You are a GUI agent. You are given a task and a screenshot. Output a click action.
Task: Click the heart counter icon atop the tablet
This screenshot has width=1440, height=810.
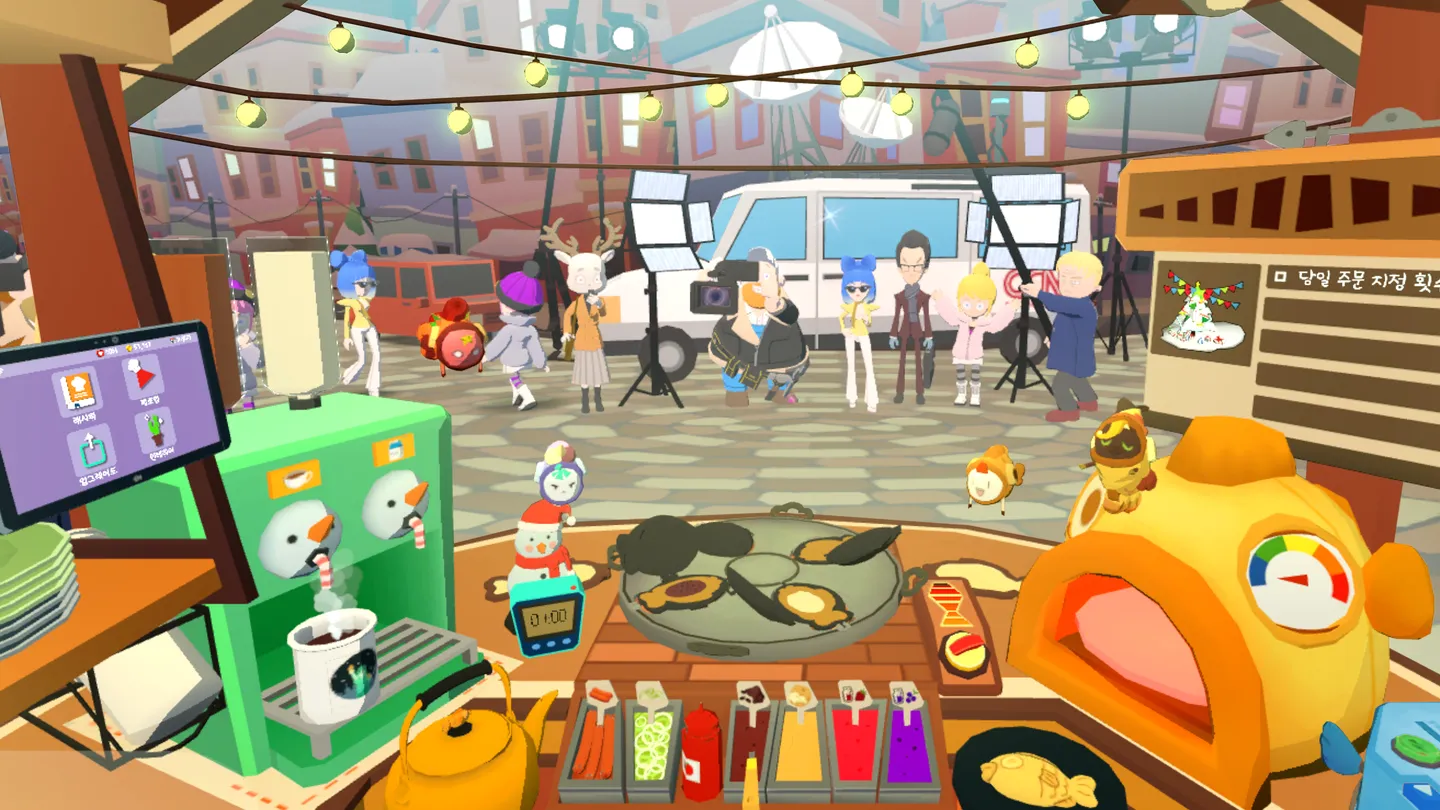click(x=101, y=353)
